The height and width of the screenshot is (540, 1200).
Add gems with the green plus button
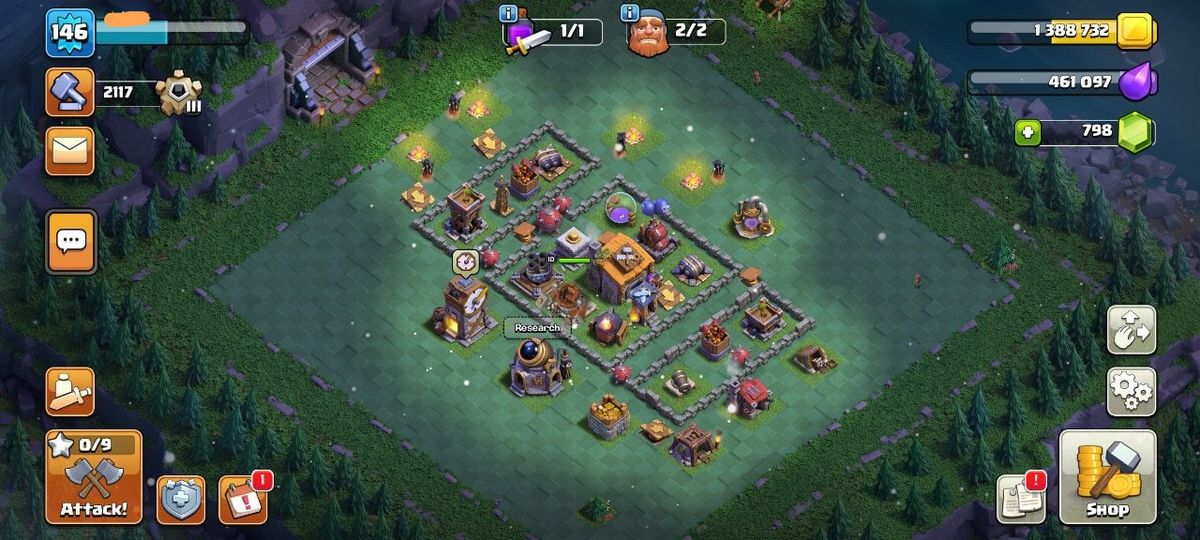pos(1027,132)
